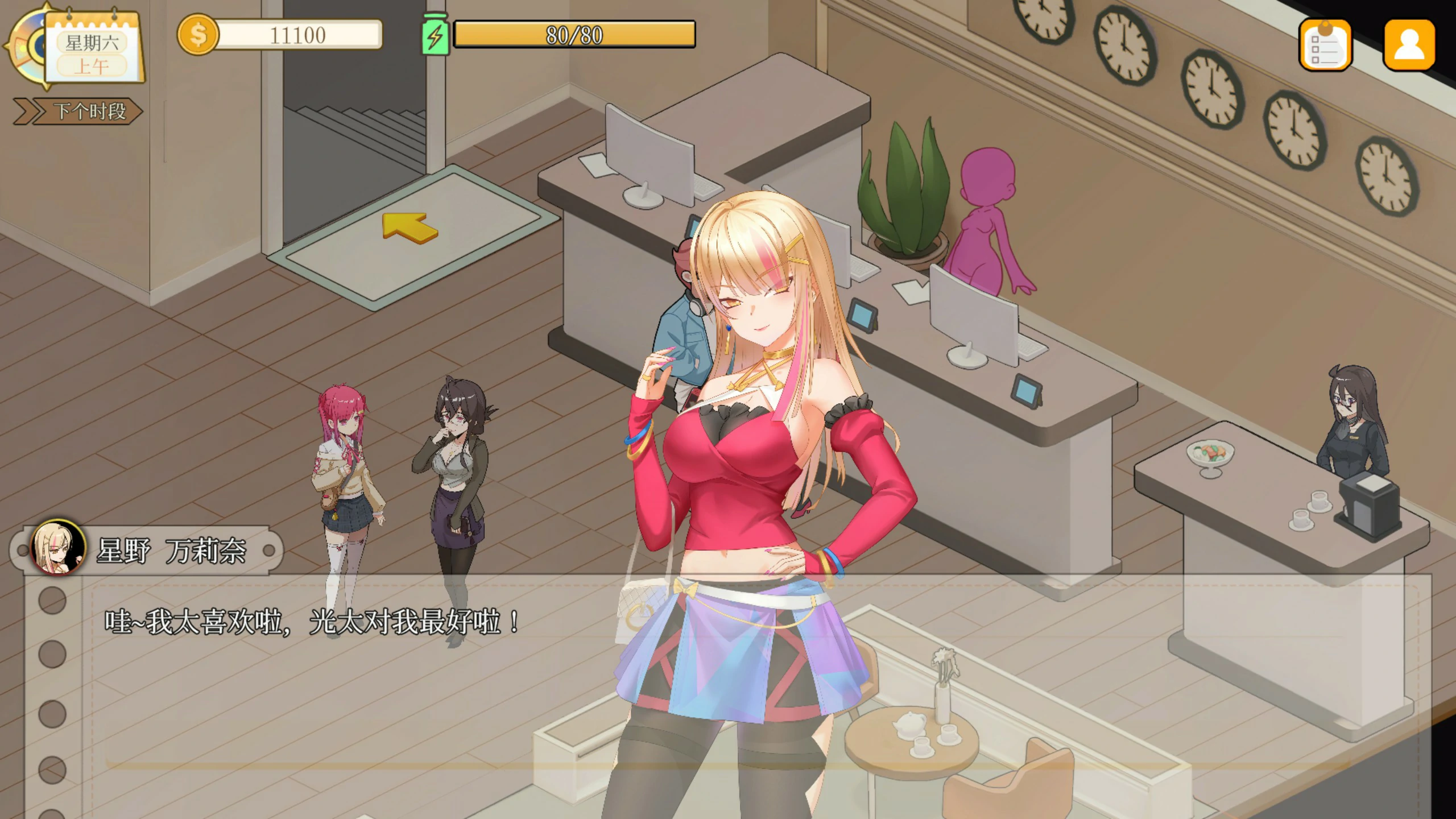Select the yellow arrow exit marker
The height and width of the screenshot is (819, 1456).
click(409, 226)
